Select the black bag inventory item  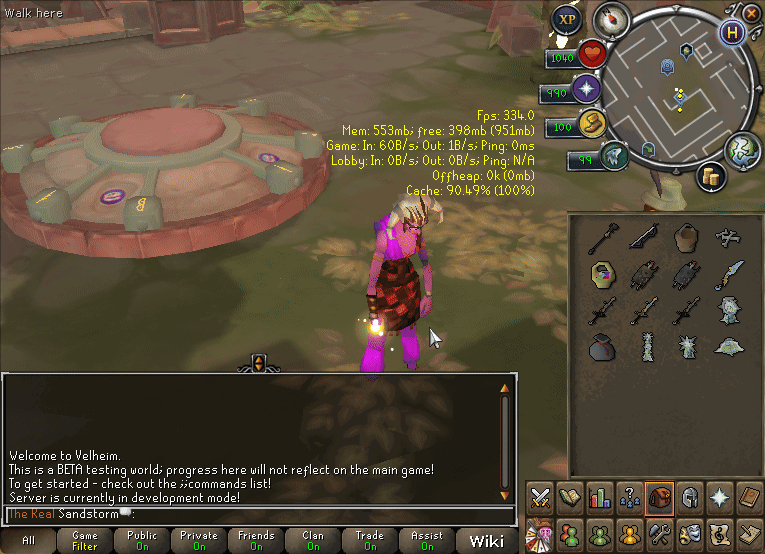[601, 348]
